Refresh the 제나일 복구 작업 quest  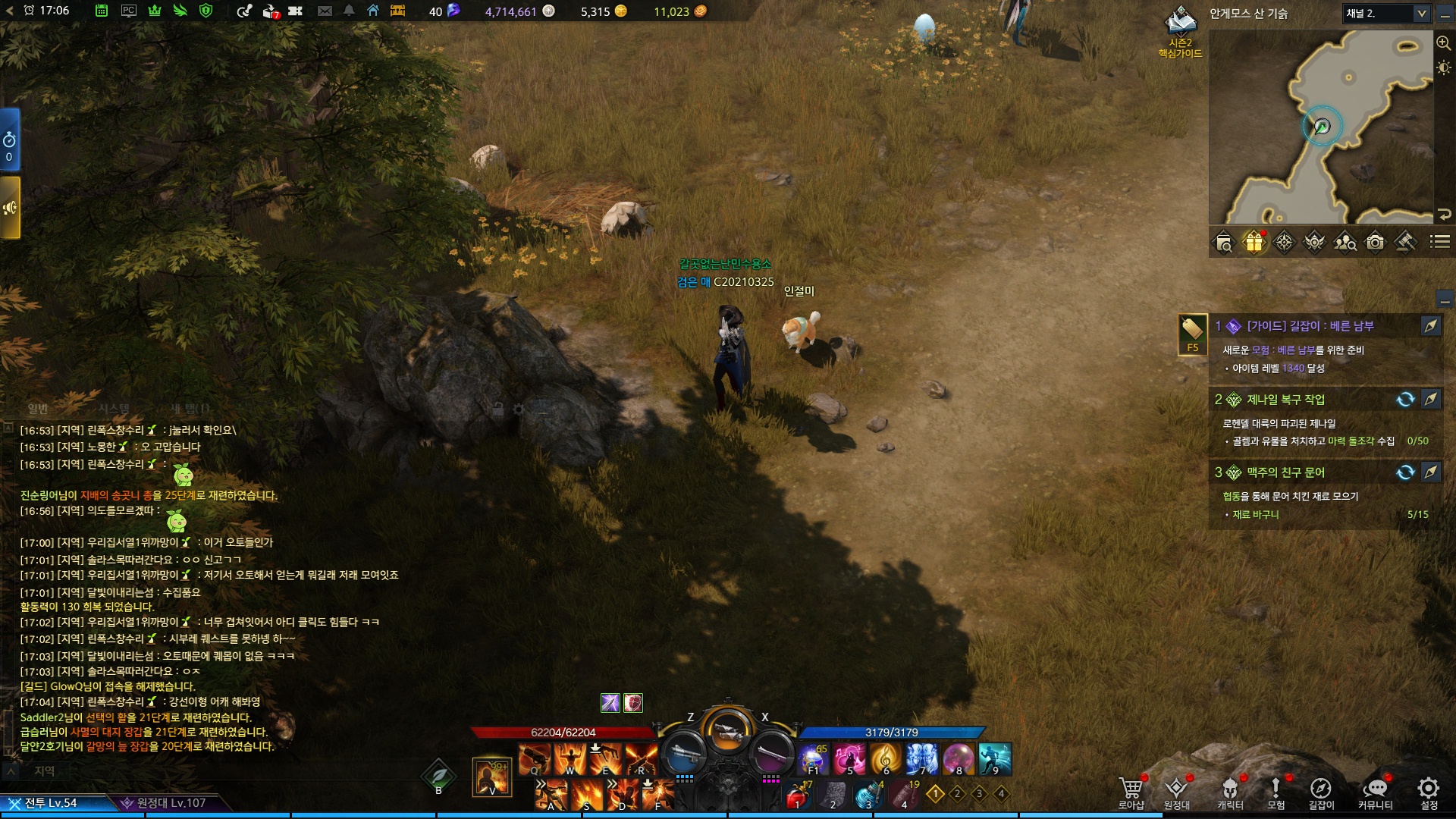[x=1405, y=400]
